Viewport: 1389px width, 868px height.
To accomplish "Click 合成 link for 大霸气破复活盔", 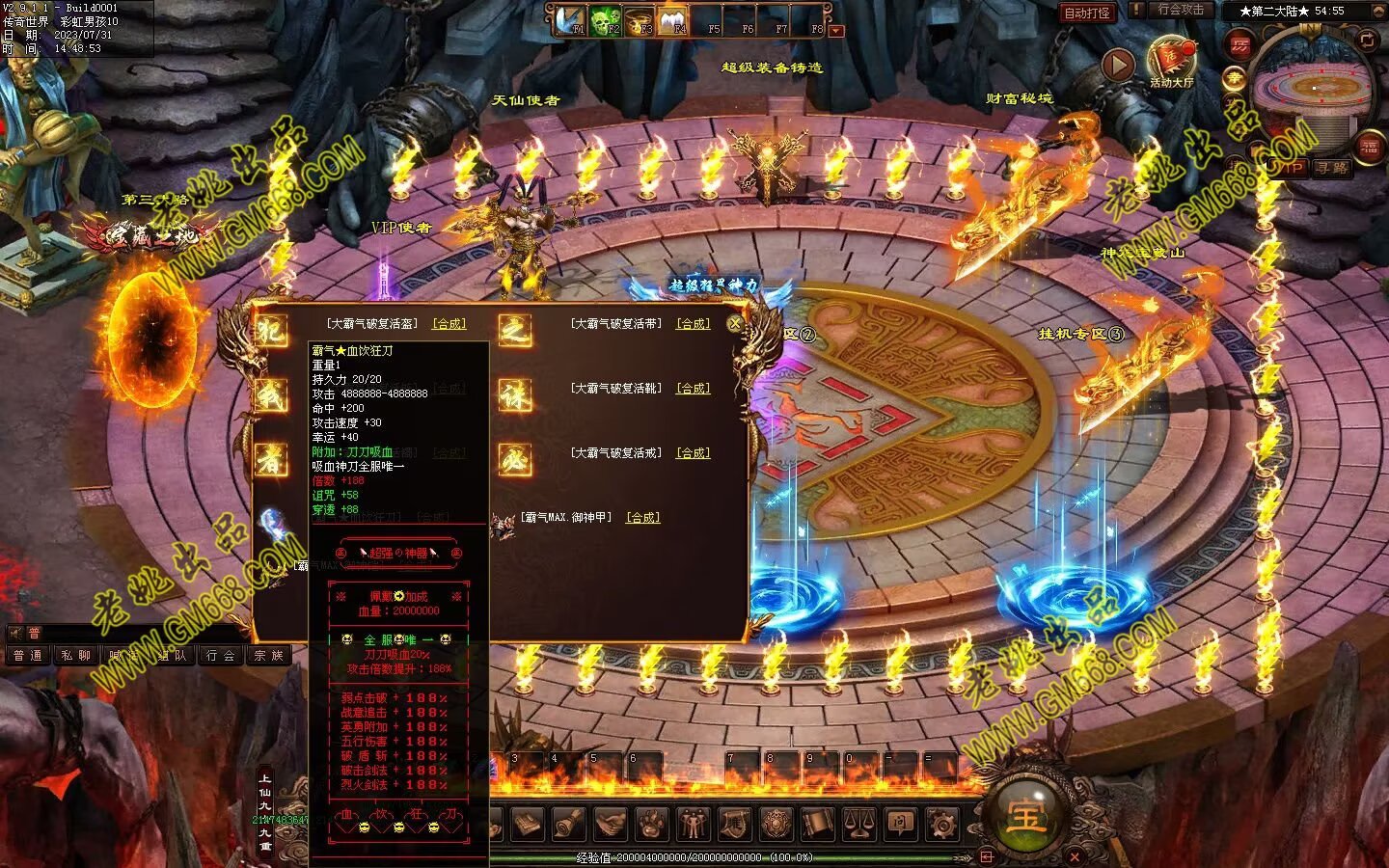I will (x=449, y=324).
